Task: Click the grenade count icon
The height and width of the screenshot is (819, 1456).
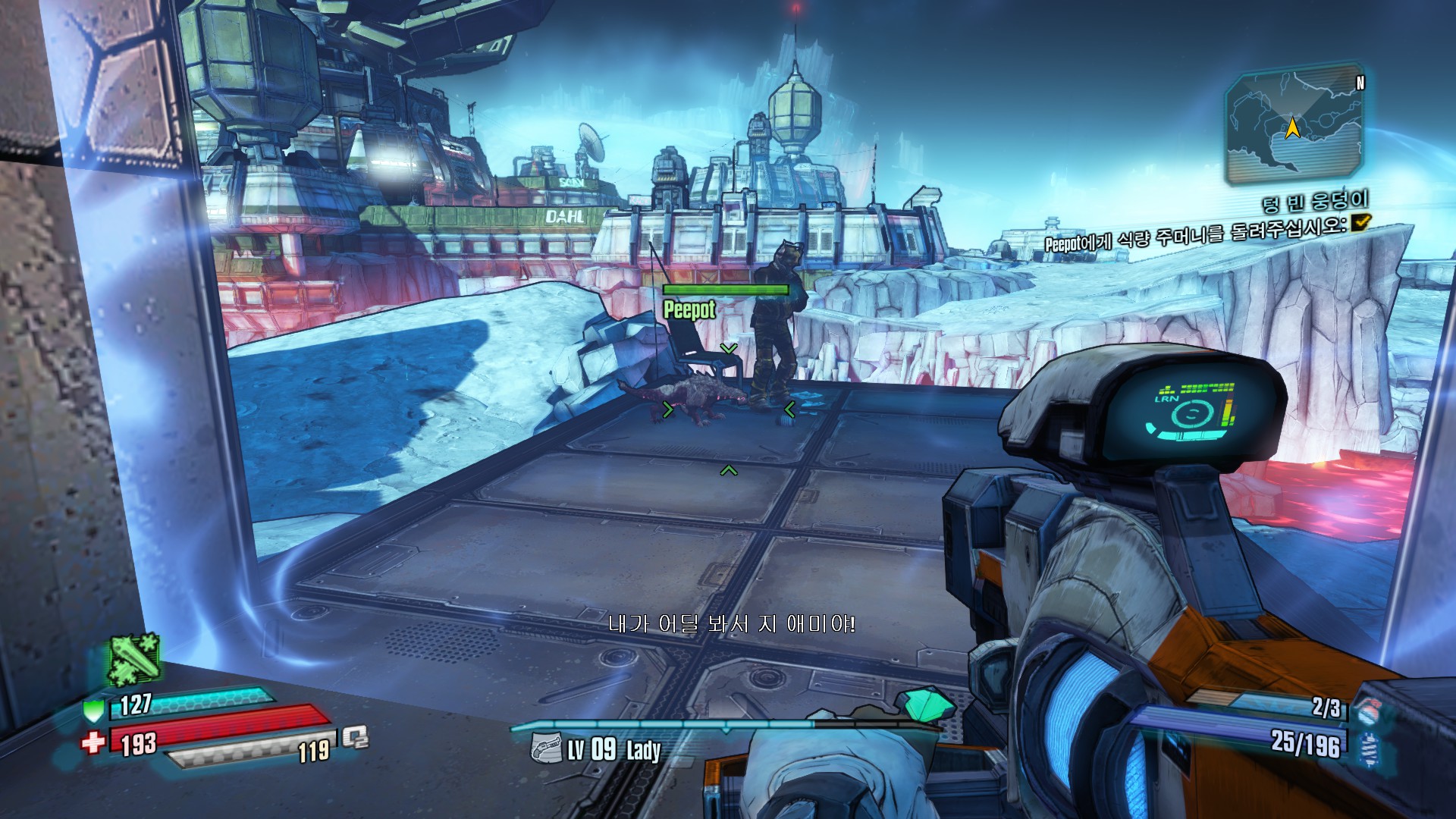Action: (x=1367, y=711)
